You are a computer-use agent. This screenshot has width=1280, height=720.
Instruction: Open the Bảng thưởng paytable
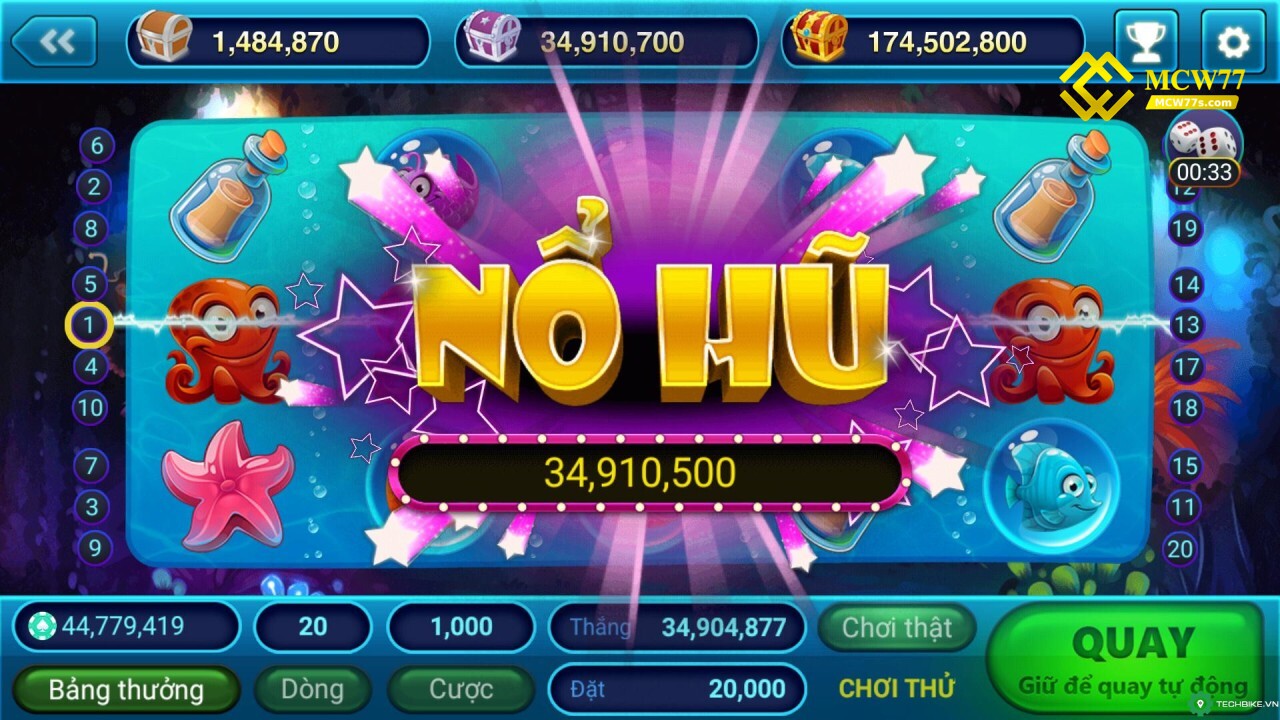click(x=126, y=689)
